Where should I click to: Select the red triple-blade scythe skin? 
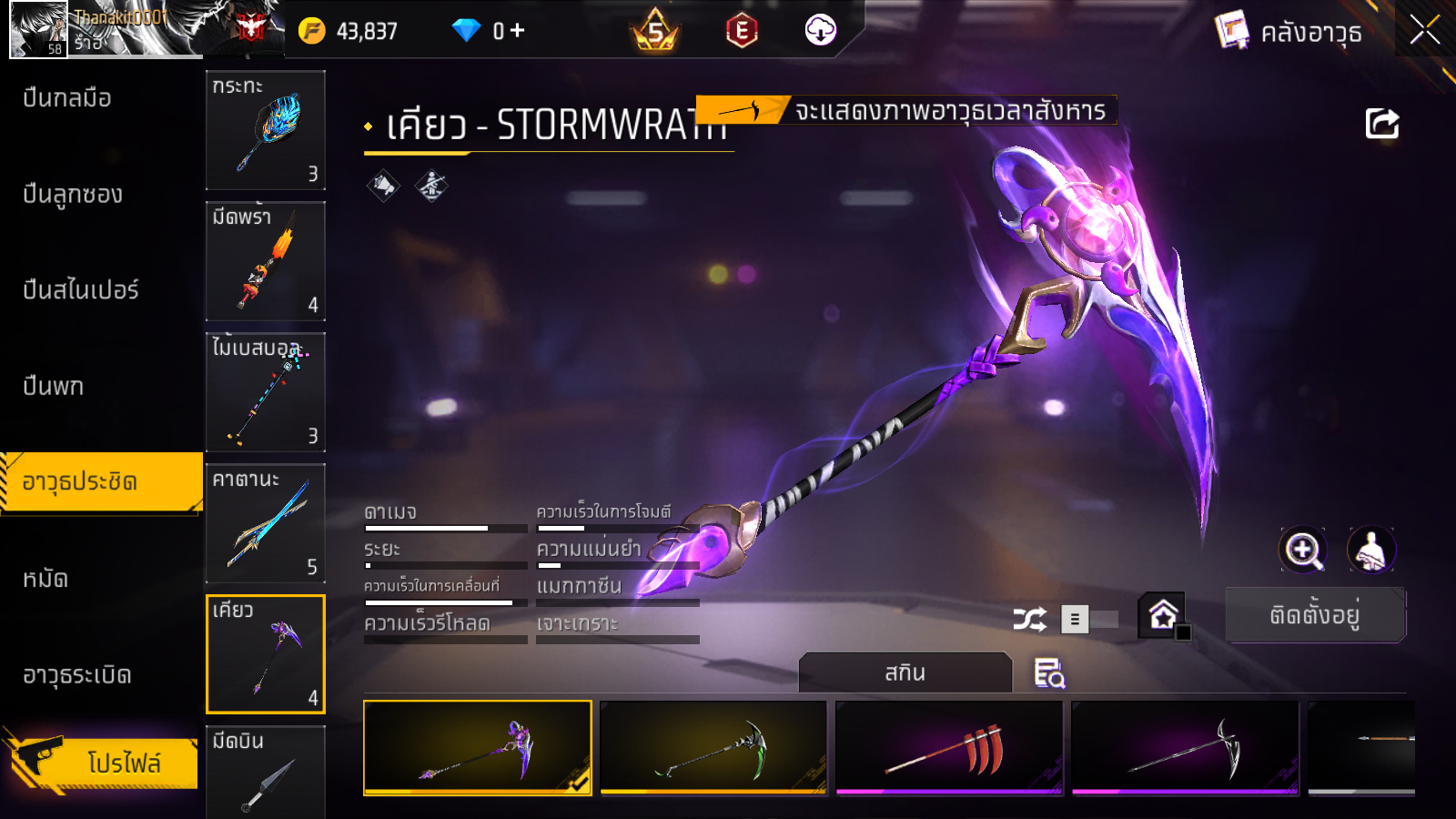[949, 748]
